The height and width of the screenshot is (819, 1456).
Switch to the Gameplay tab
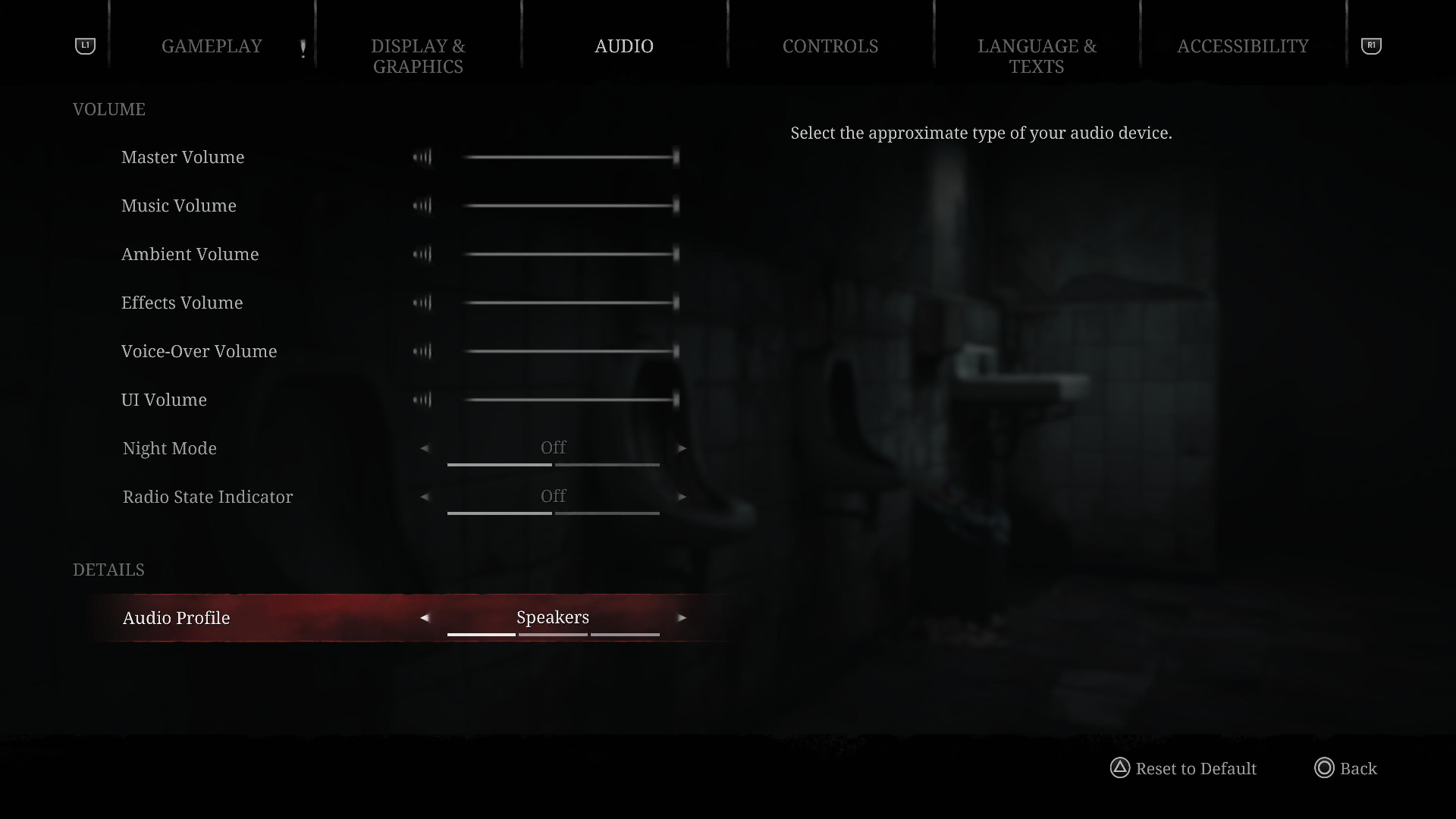212,46
